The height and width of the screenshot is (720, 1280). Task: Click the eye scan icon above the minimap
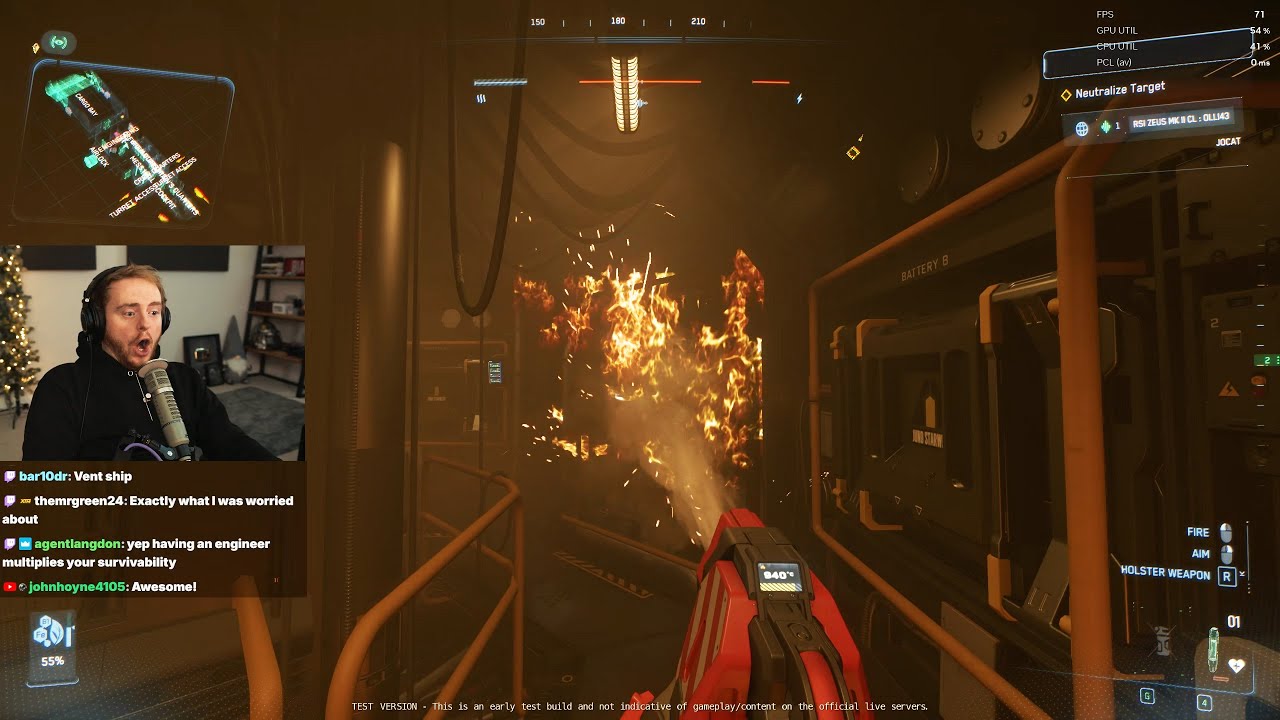pyautogui.click(x=59, y=43)
